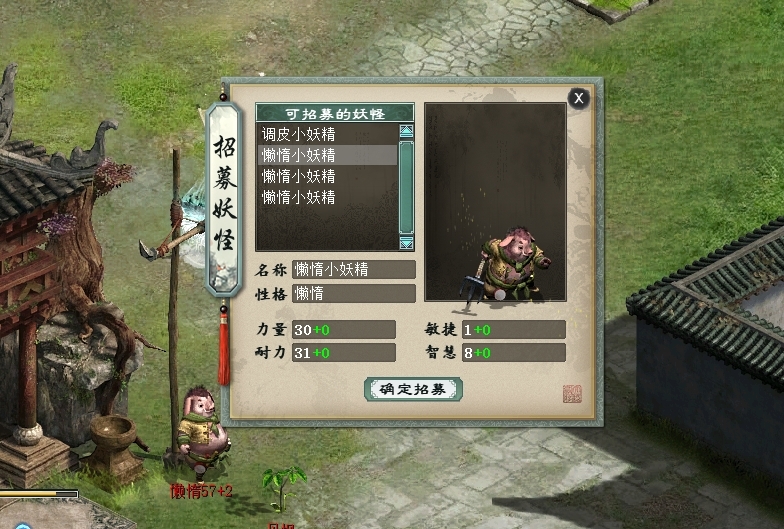Click the monster list's scroll-up arrow
Viewport: 784px width, 529px height.
point(406,131)
